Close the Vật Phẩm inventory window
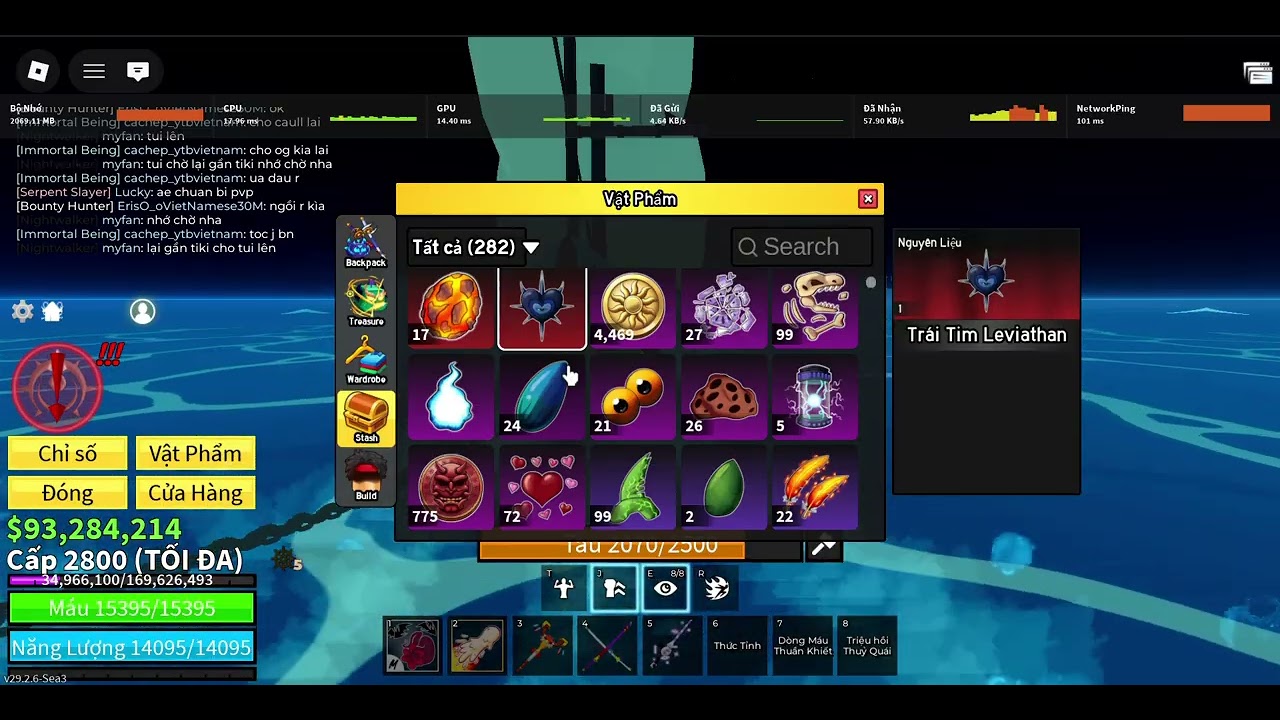This screenshot has height=720, width=1280. coord(868,199)
